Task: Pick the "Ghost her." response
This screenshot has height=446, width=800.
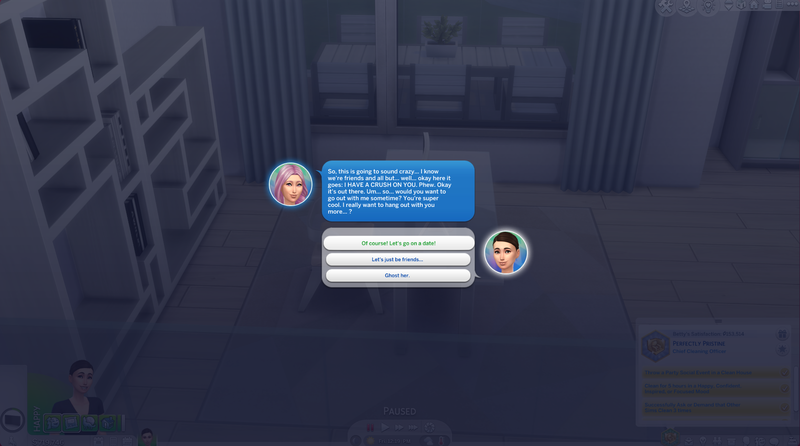Action: click(398, 275)
